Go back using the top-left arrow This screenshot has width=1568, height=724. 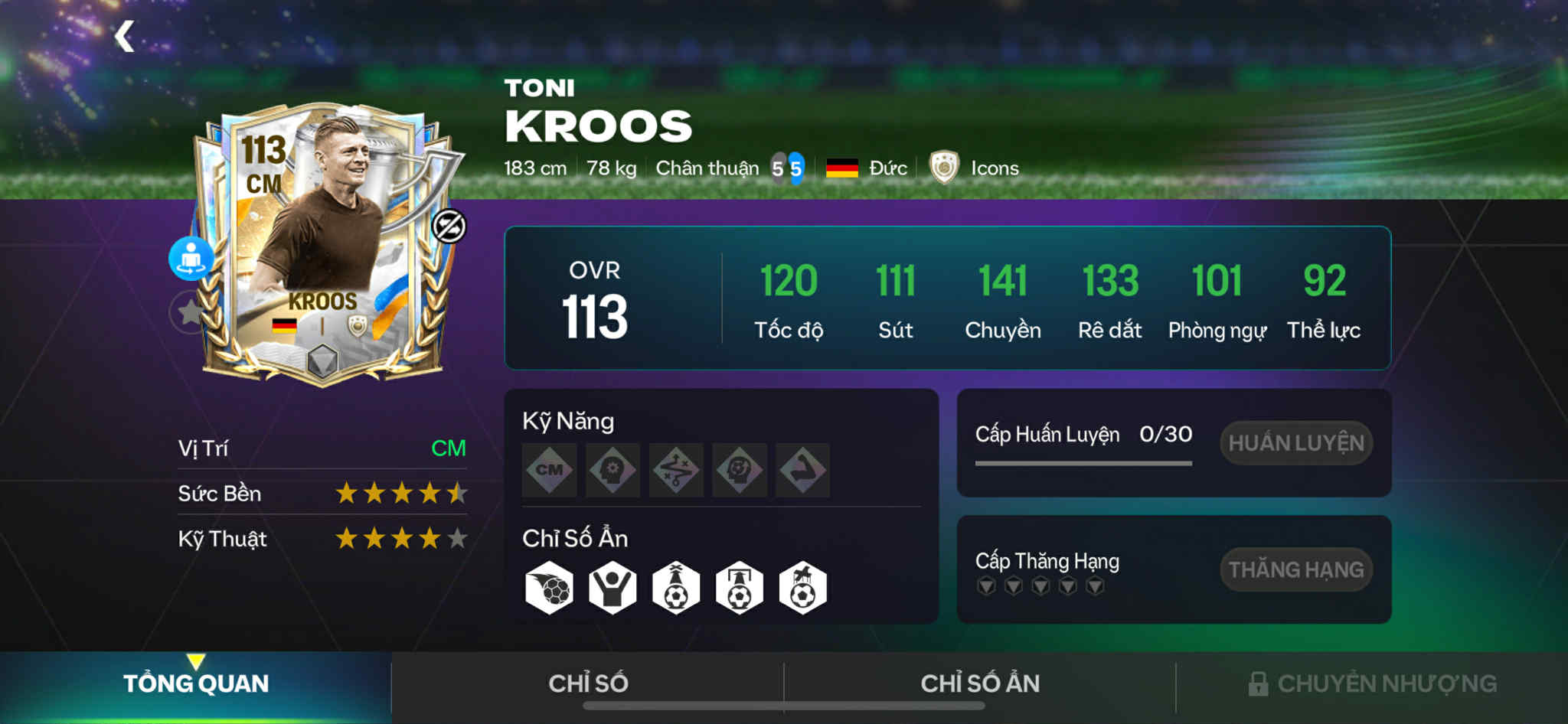coord(124,36)
